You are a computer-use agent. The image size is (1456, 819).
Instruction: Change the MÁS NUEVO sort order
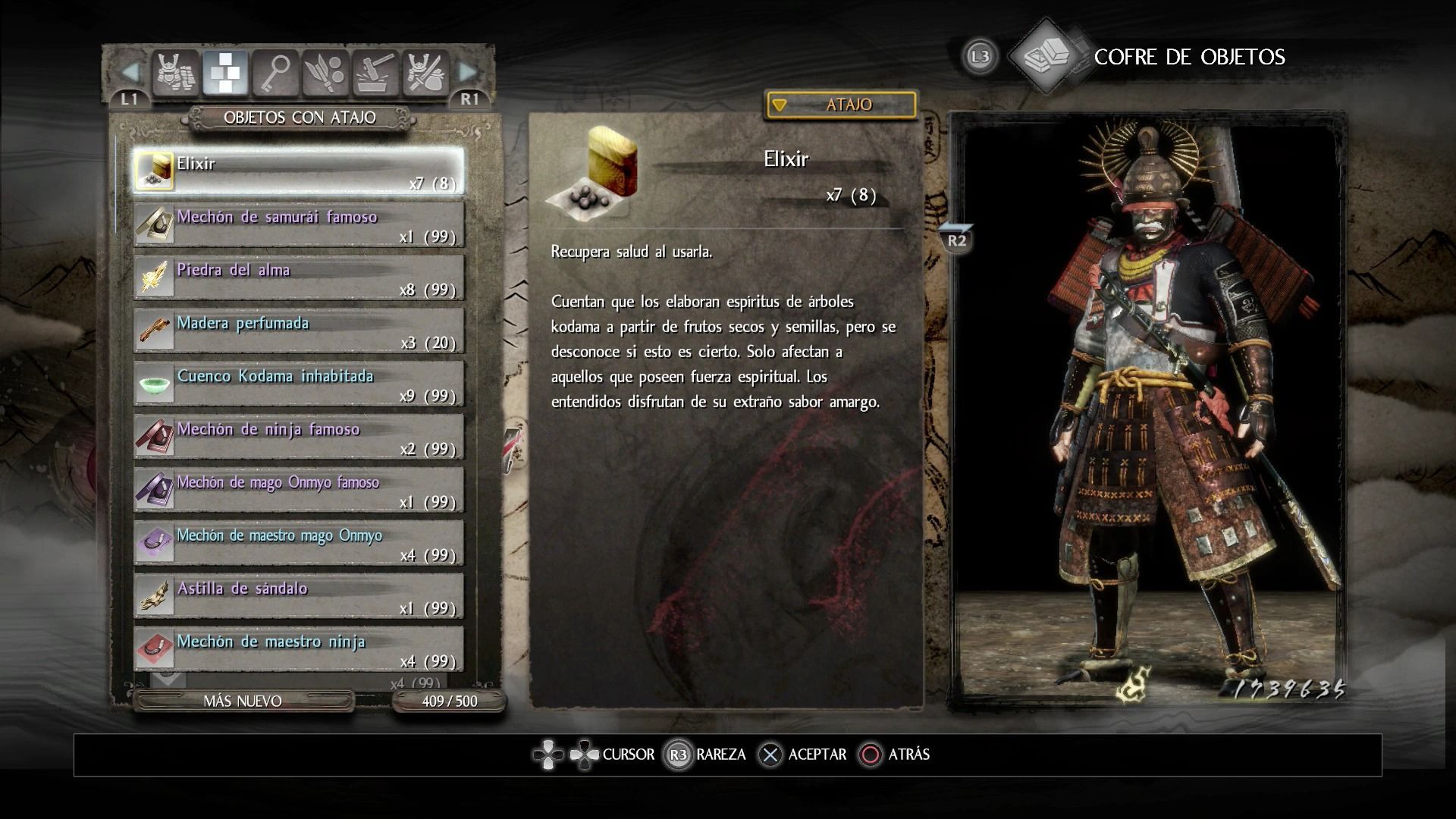[x=243, y=701]
